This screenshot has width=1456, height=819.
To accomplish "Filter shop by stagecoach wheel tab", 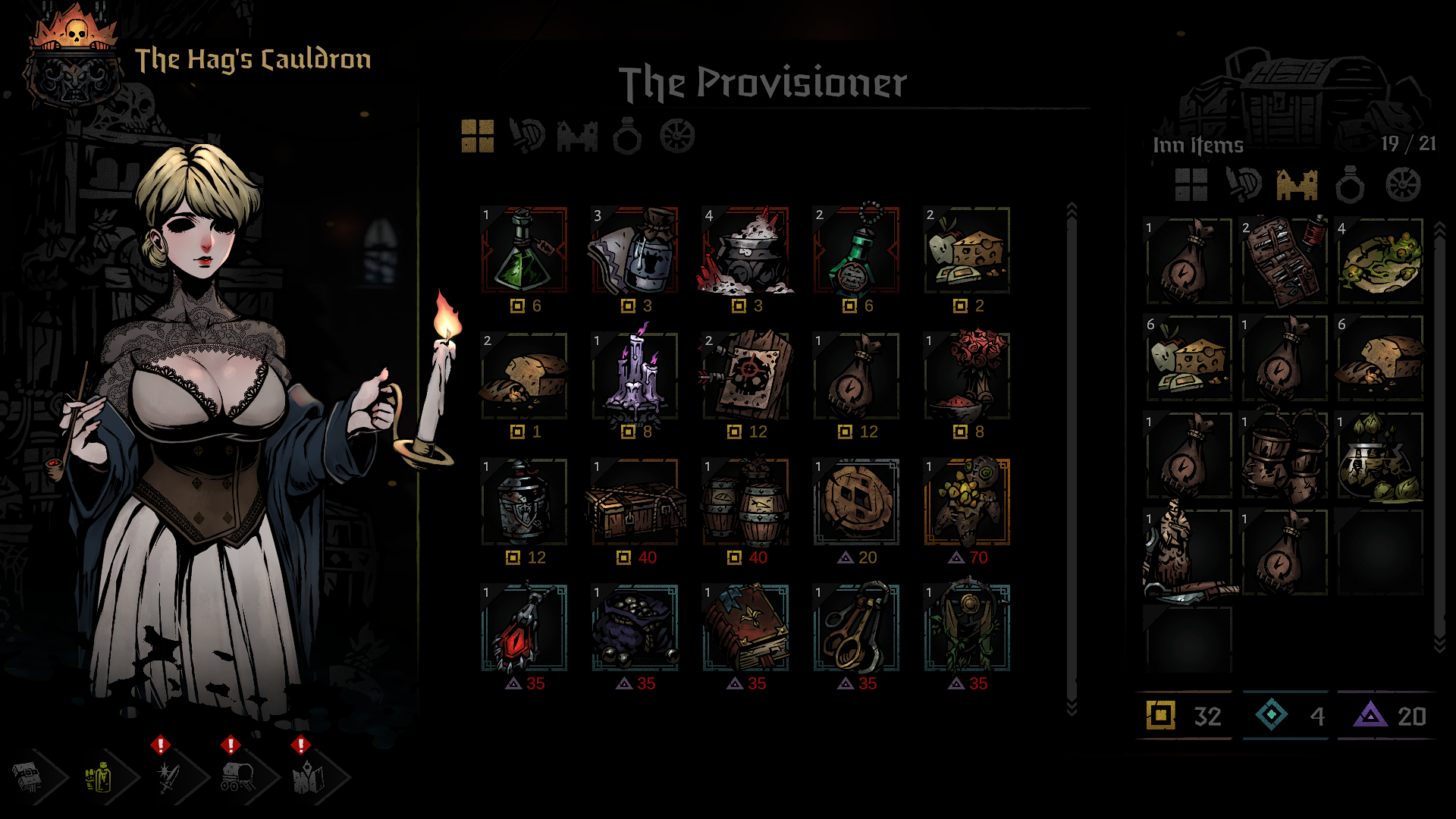I will [677, 136].
